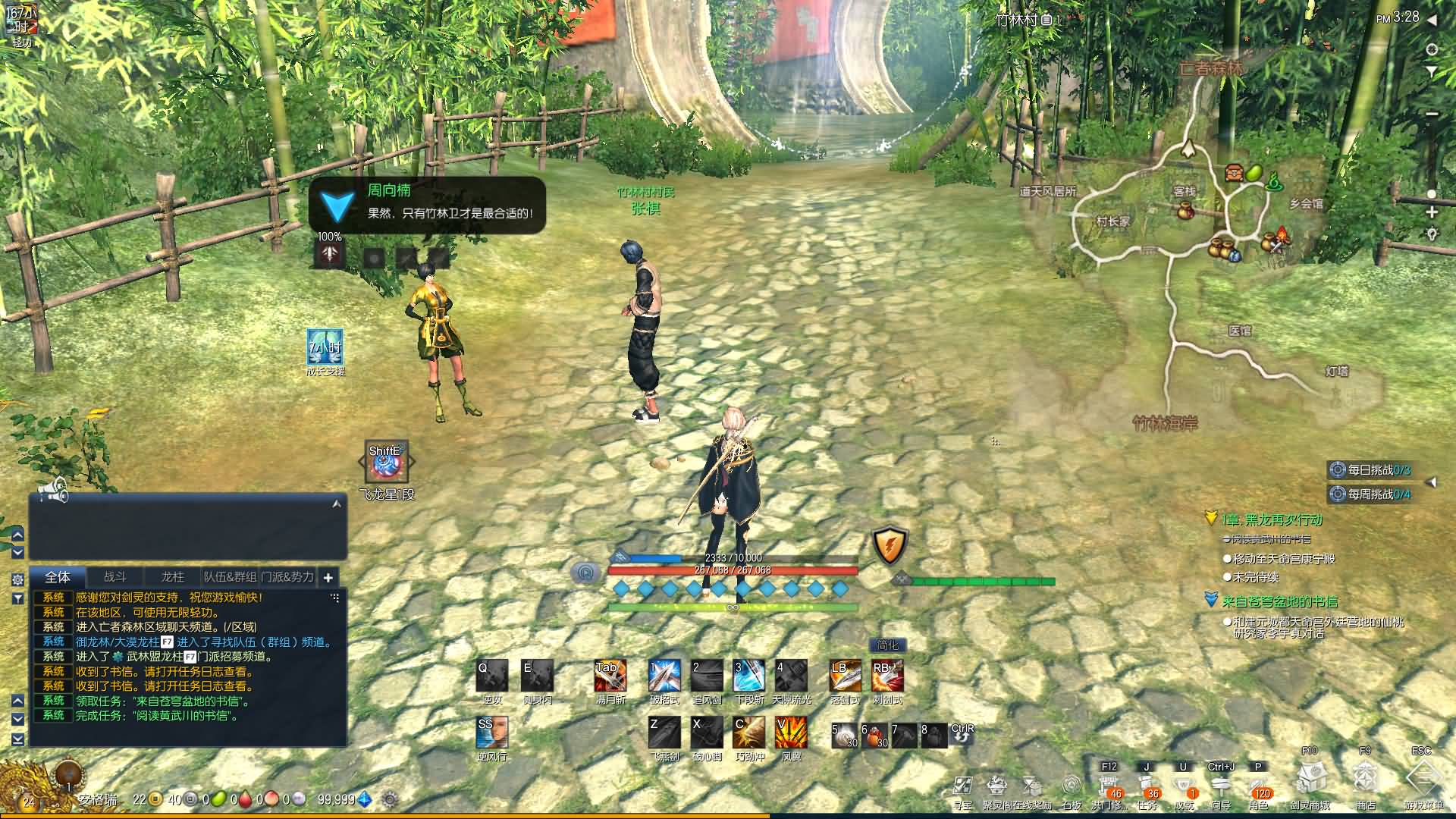This screenshot has width=1456, height=819.
Task: Use the 破招式 skill icon
Action: (x=664, y=676)
